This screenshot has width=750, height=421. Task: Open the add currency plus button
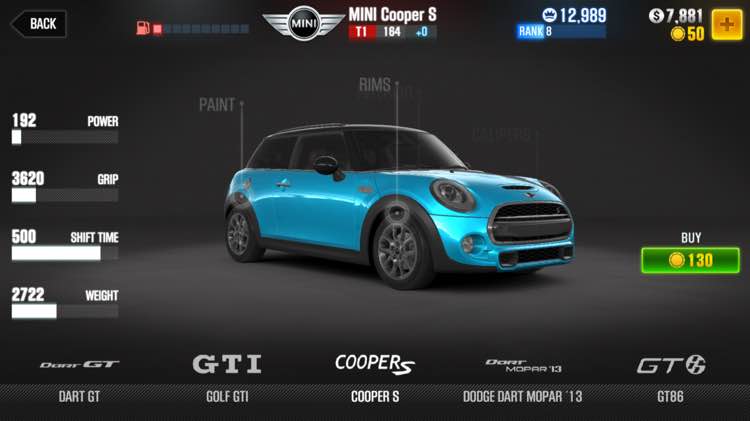tap(726, 24)
